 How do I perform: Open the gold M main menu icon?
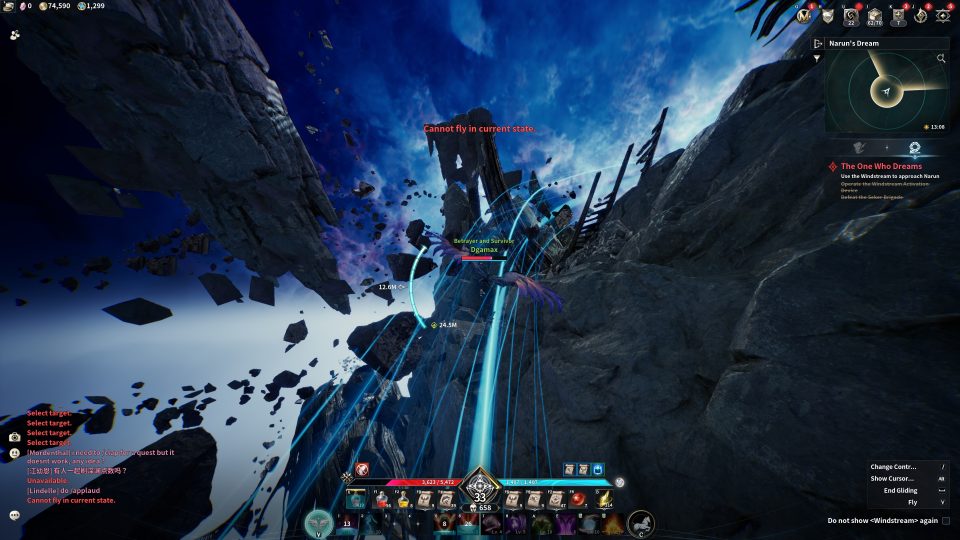(x=804, y=15)
